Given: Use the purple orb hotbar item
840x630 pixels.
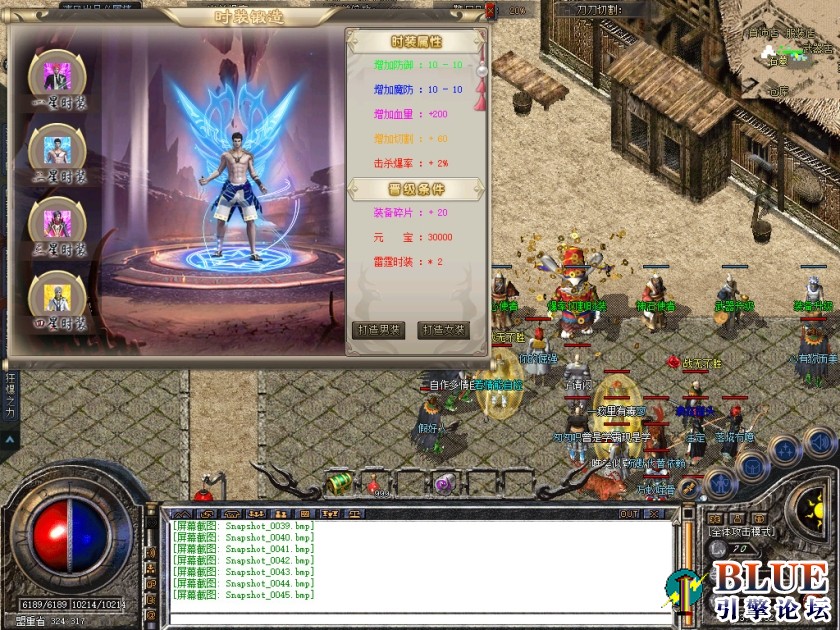Looking at the screenshot, I should tap(444, 484).
